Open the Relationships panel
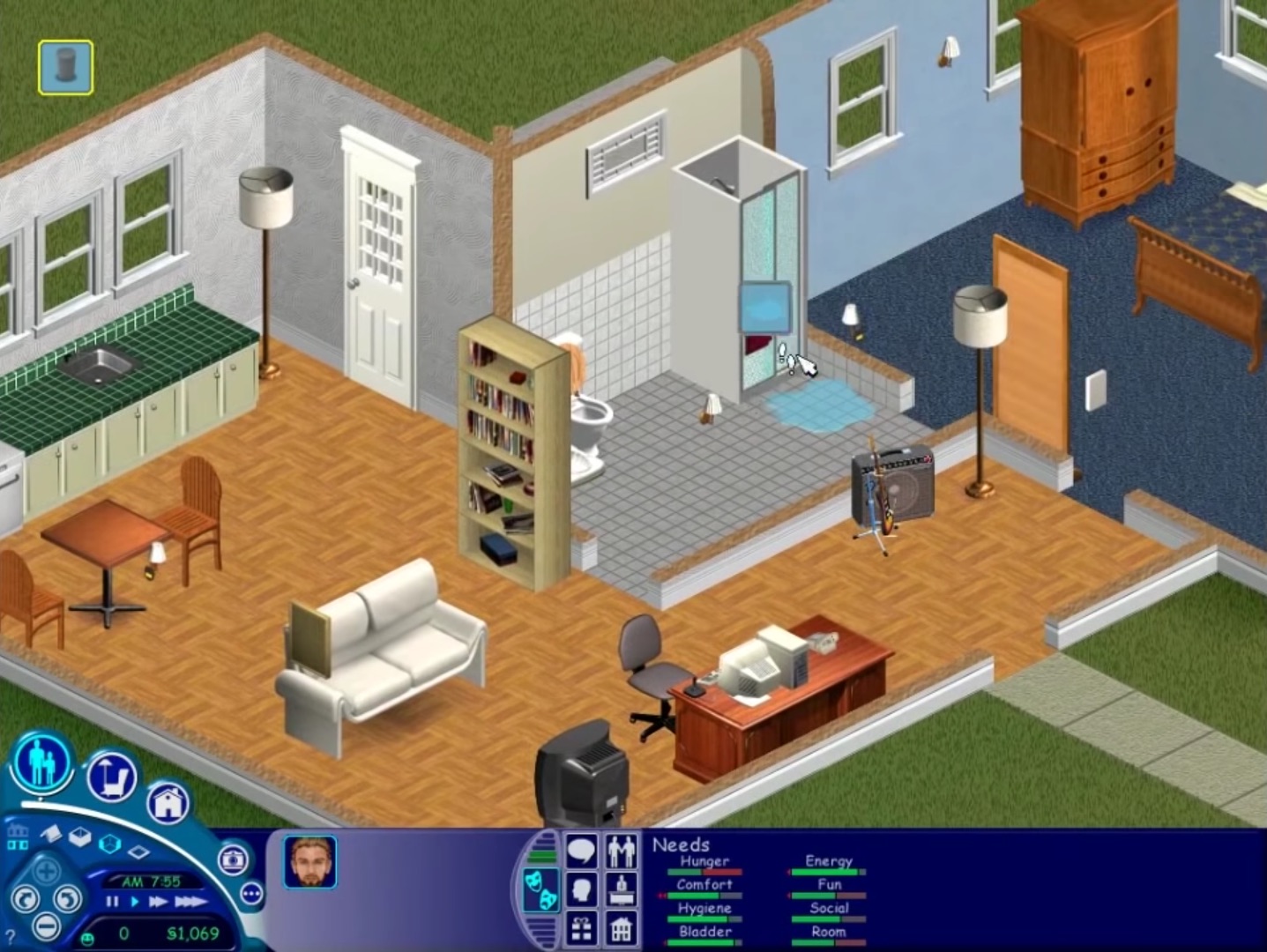This screenshot has height=952, width=1267. [622, 851]
